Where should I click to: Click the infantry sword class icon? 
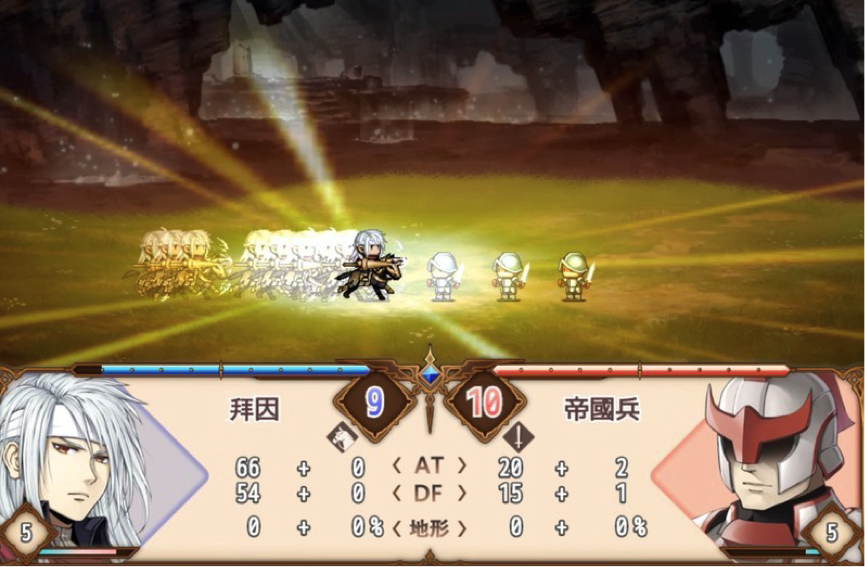[519, 436]
